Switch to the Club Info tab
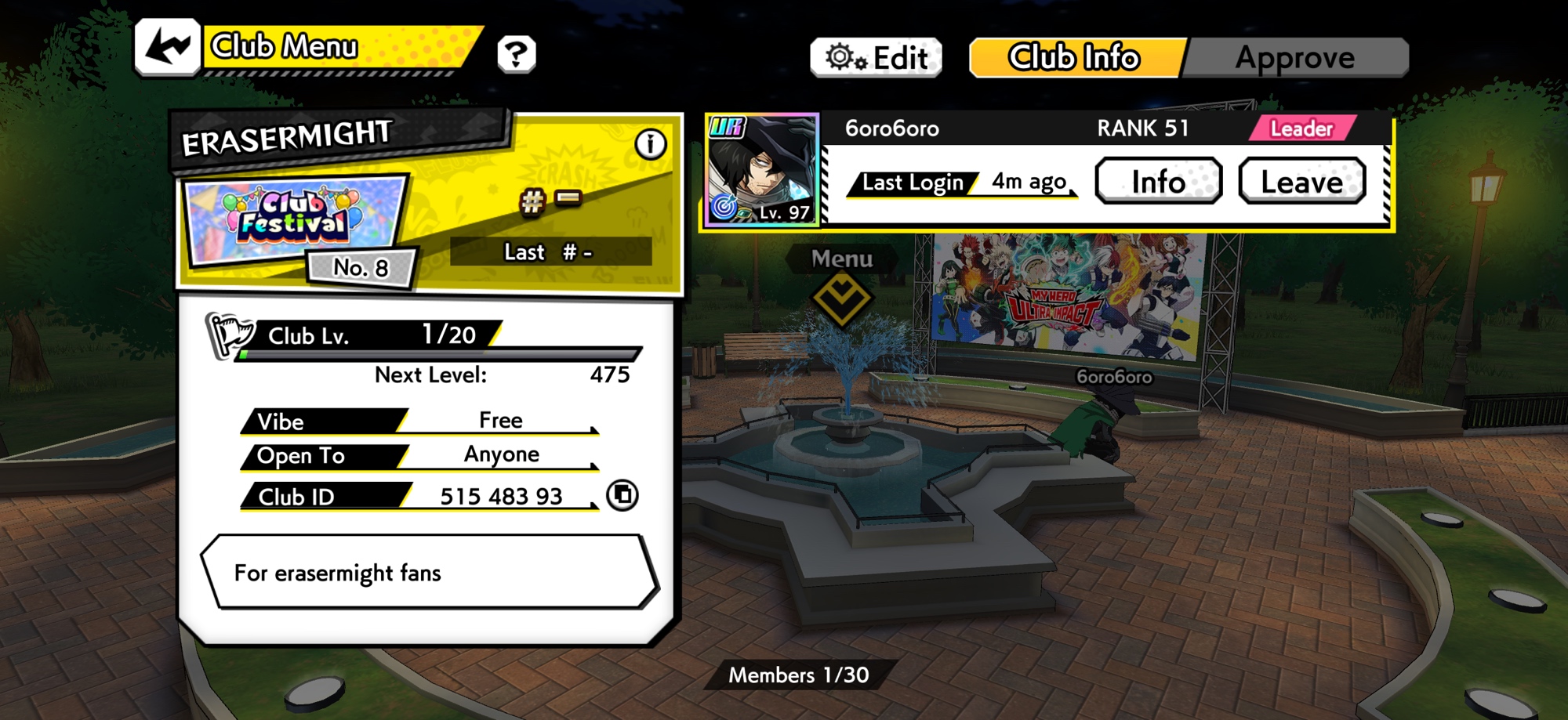 tap(1075, 58)
